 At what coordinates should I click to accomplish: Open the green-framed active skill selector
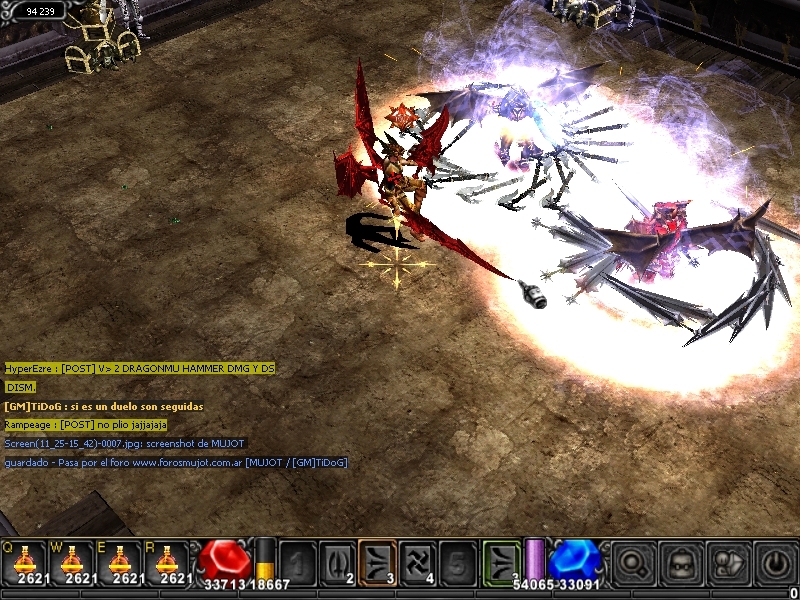[501, 562]
